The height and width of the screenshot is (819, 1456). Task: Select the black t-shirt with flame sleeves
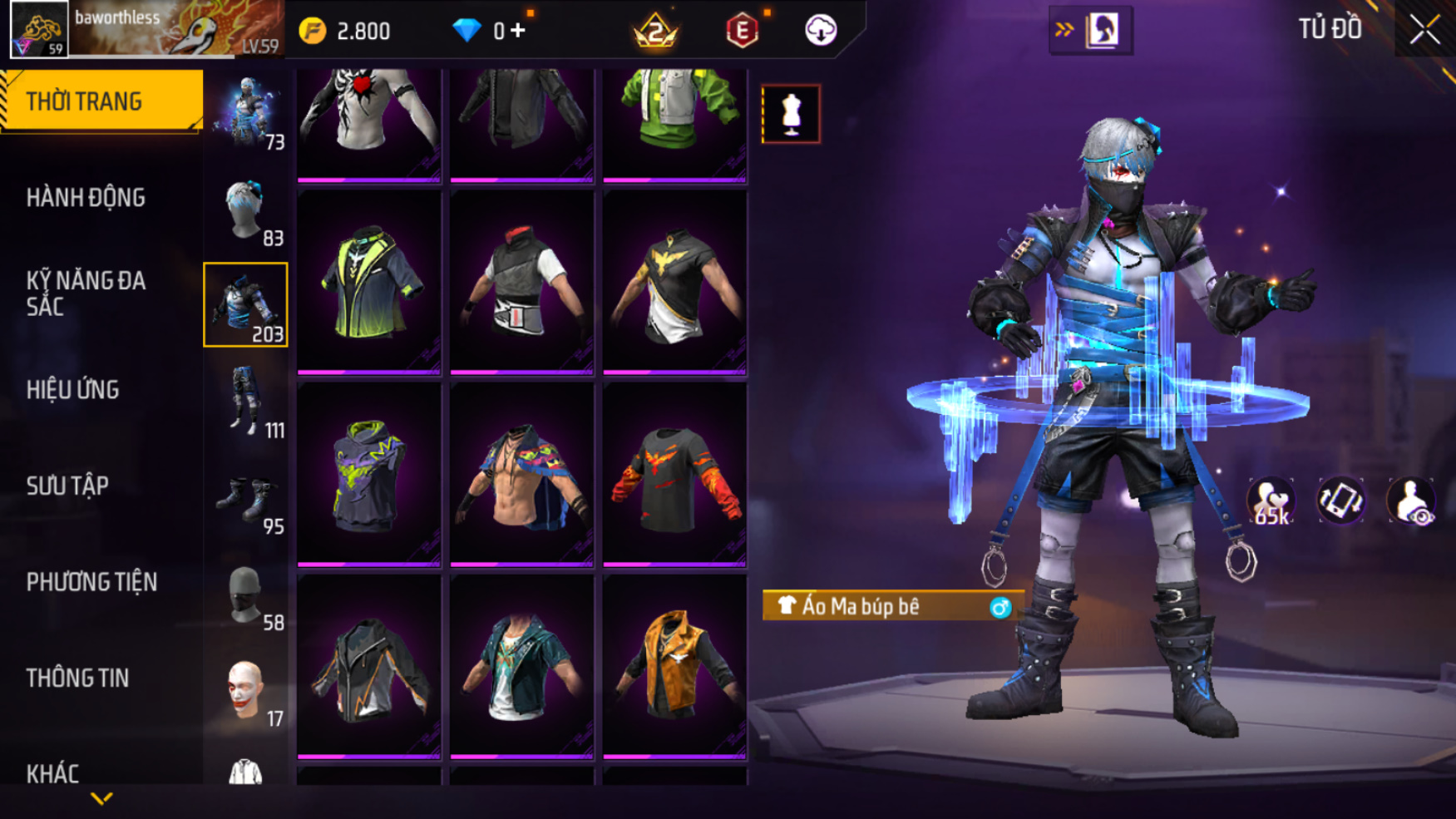(x=674, y=475)
